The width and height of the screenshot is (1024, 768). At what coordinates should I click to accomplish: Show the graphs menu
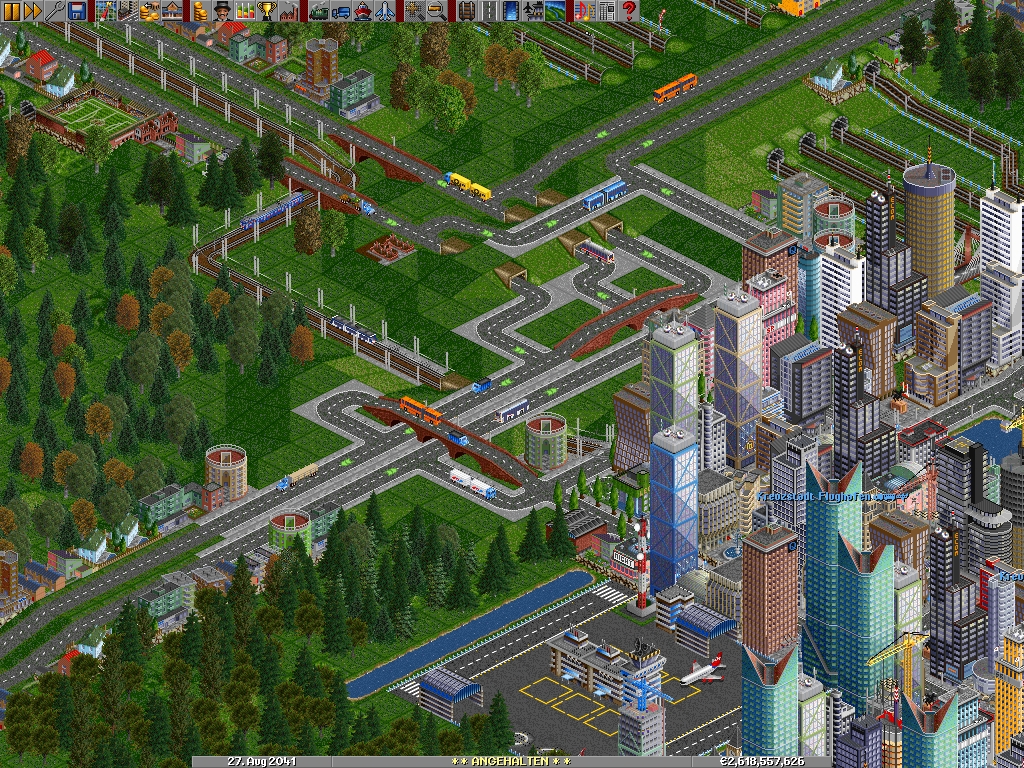(246, 11)
